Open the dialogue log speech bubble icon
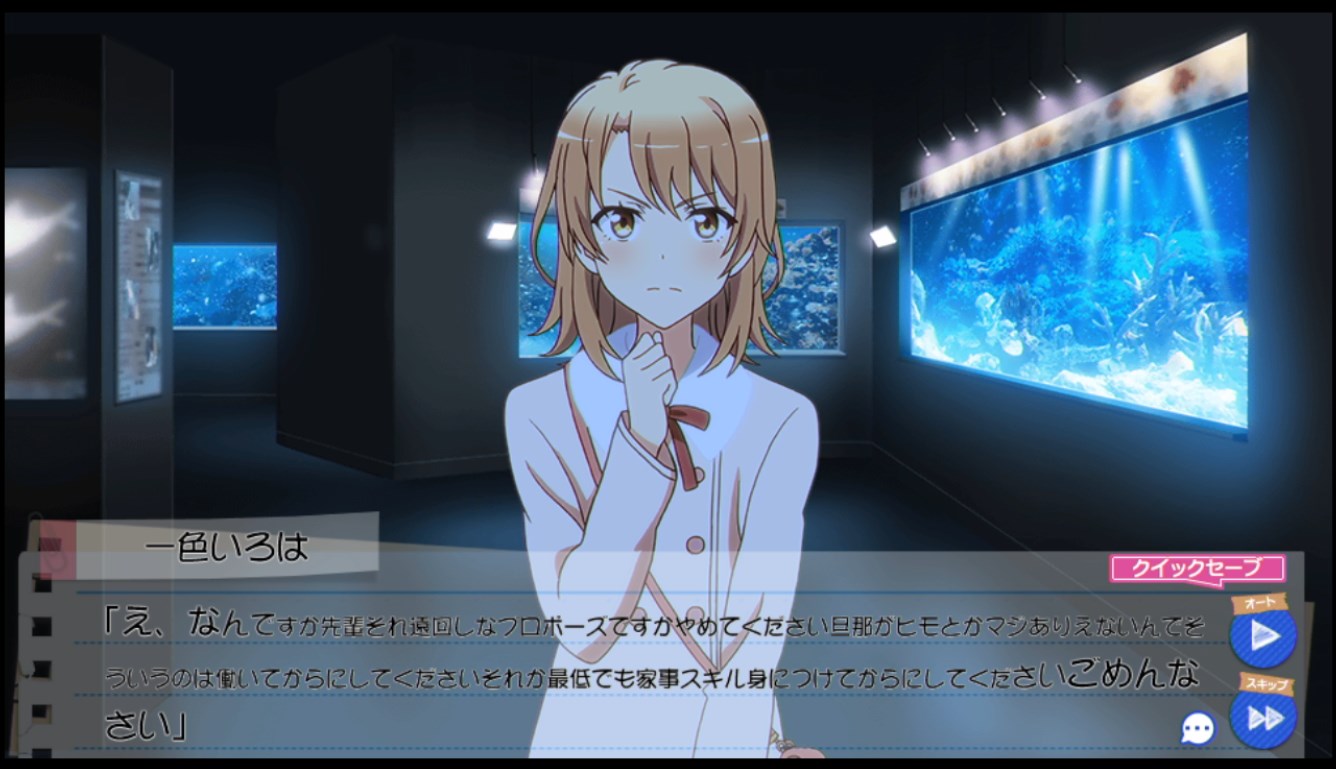The image size is (1336, 769). click(1197, 728)
